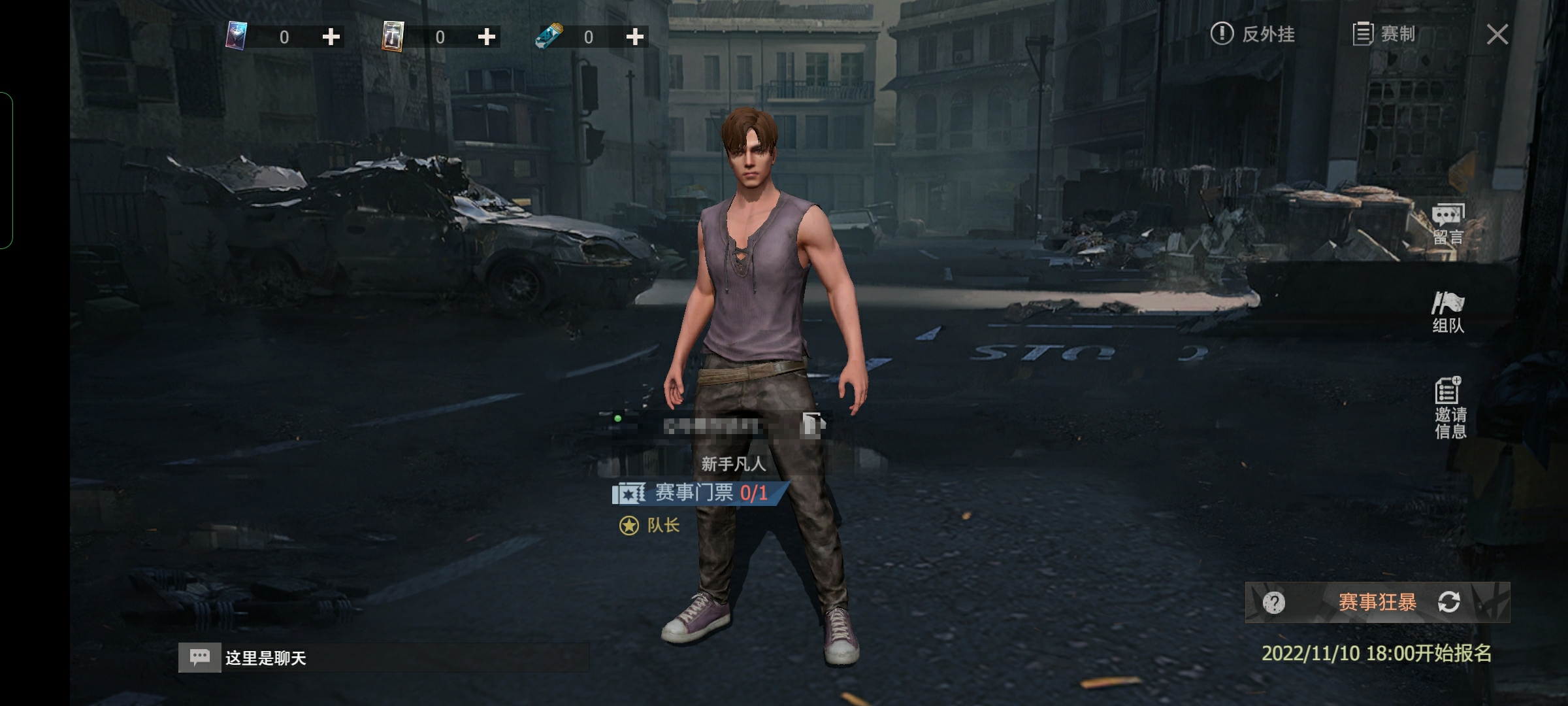
Task: Select the 赛事门票 ticket banner
Action: click(x=699, y=493)
